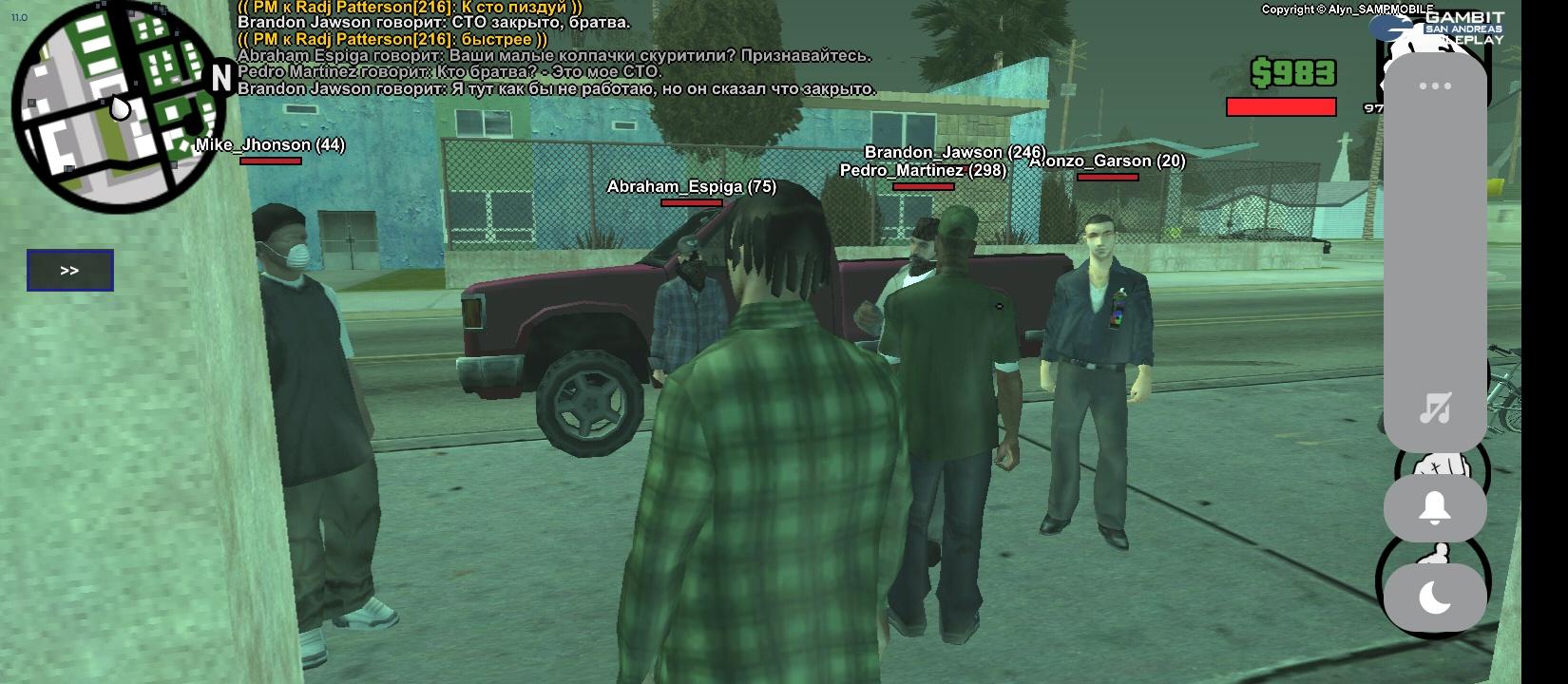Viewport: 1568px width, 684px height.
Task: Toggle the notification bell button
Action: [1434, 508]
